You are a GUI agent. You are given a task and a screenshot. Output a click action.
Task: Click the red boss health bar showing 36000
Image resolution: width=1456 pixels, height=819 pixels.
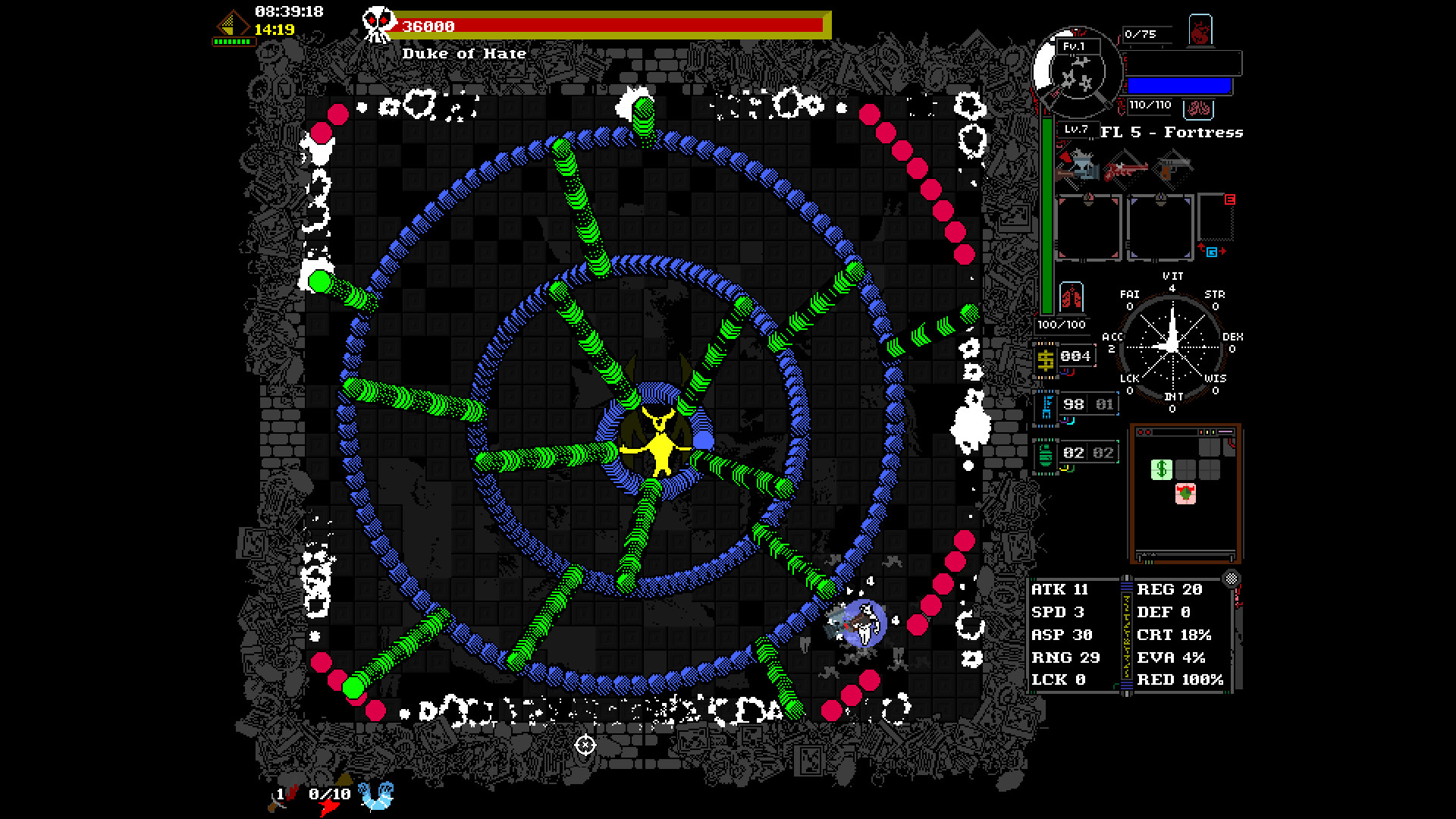point(607,25)
